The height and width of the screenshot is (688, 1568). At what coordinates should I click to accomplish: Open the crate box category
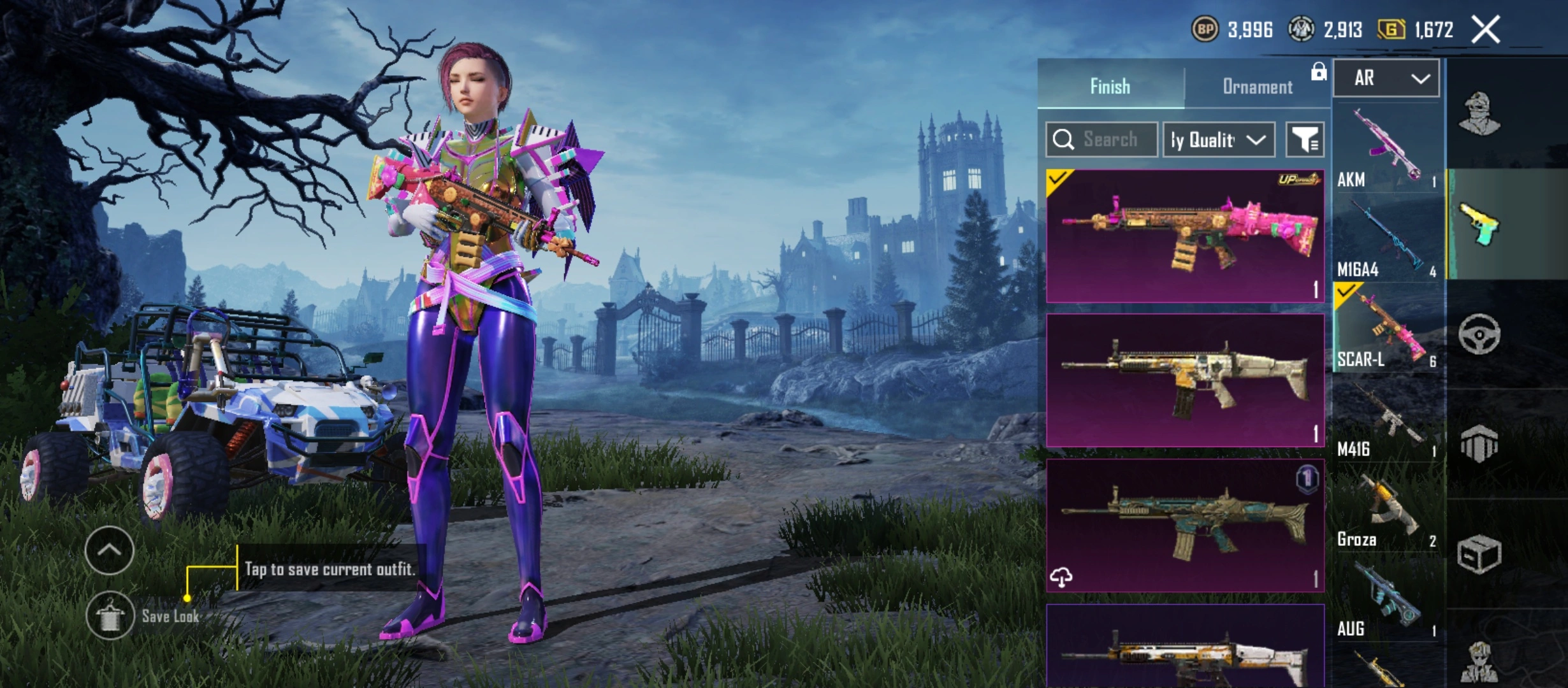[1479, 553]
